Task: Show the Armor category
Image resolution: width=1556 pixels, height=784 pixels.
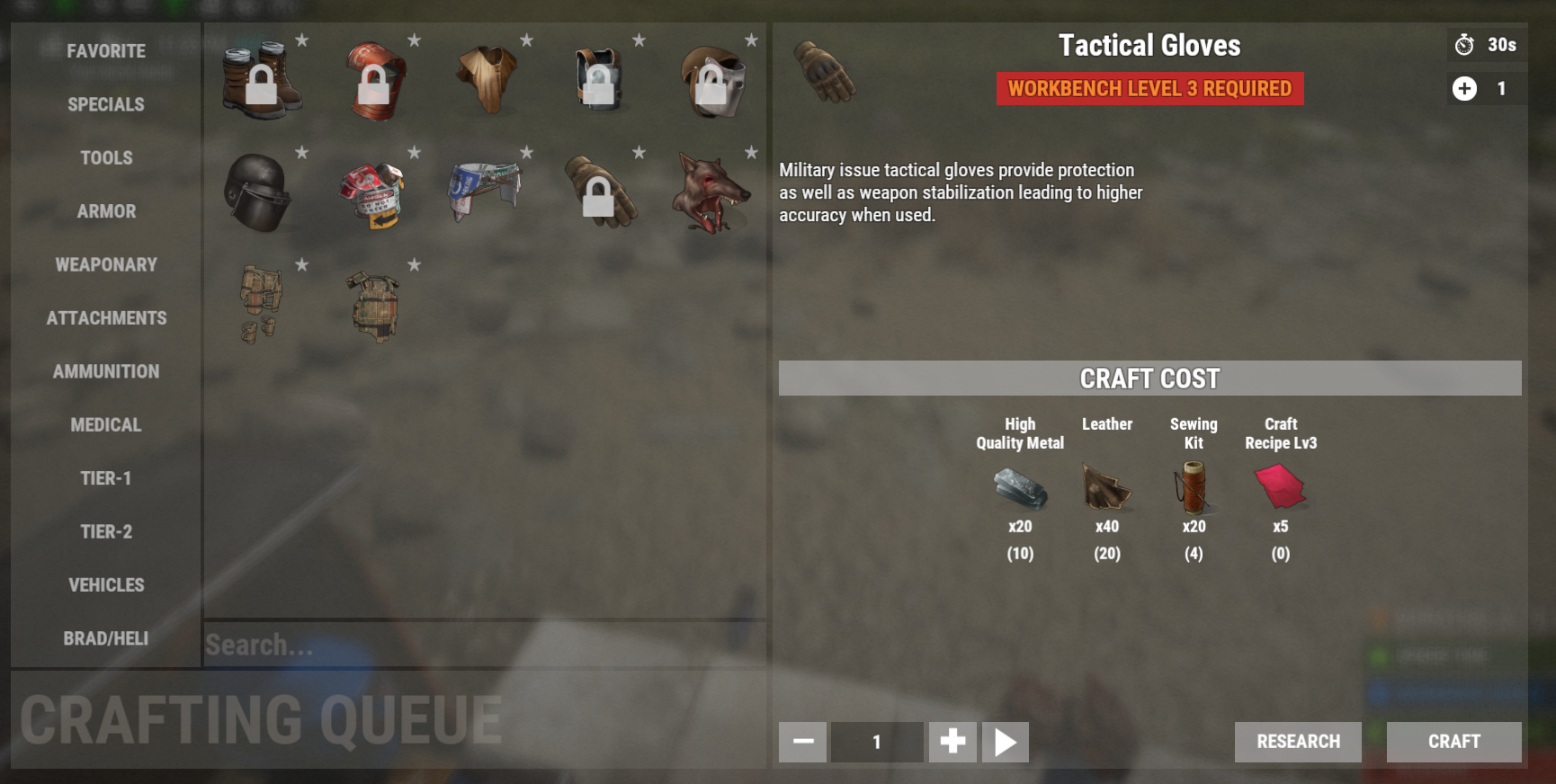Action: [x=106, y=211]
